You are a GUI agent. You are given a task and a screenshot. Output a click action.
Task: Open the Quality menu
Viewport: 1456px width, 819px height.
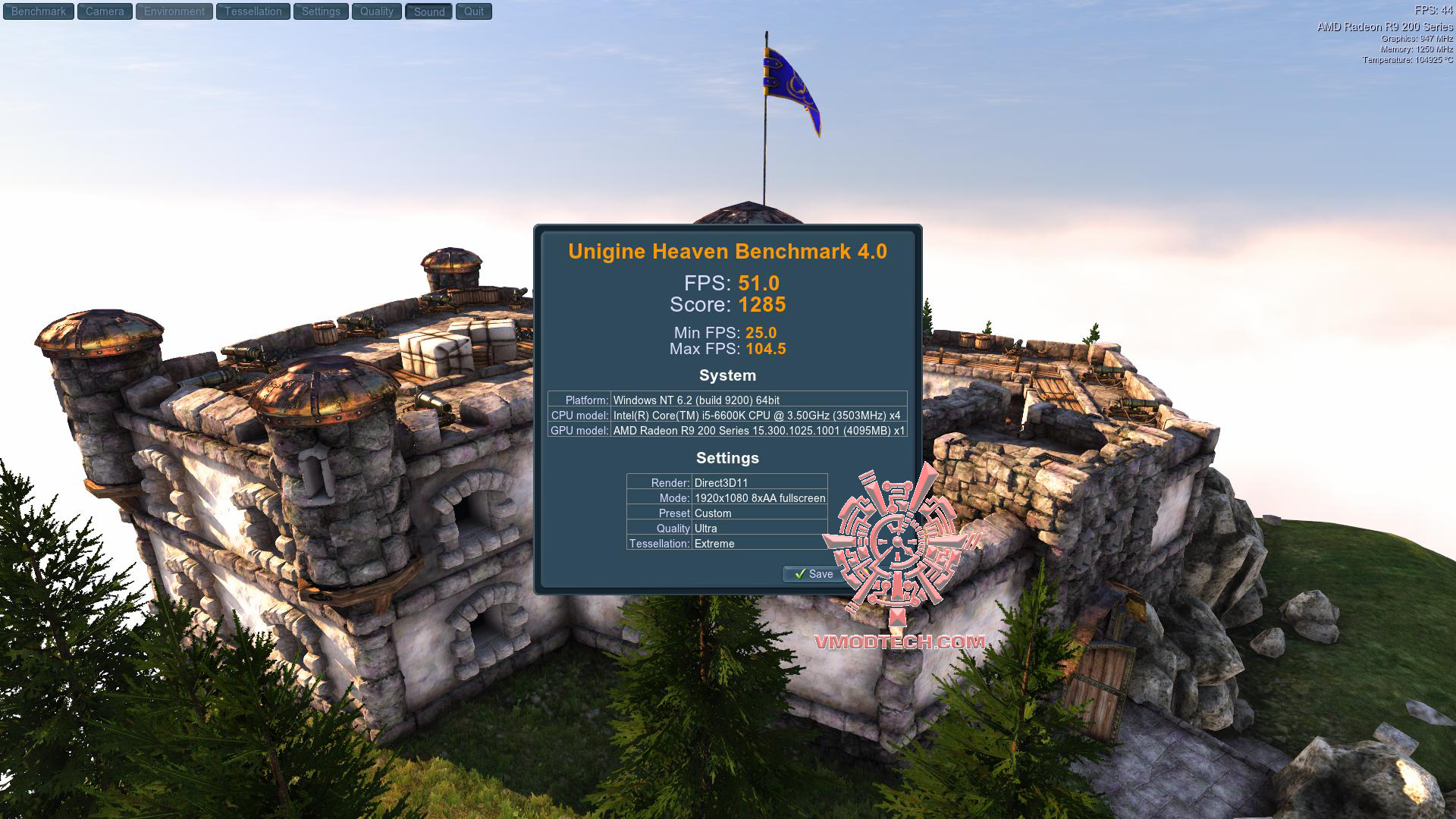coord(377,11)
